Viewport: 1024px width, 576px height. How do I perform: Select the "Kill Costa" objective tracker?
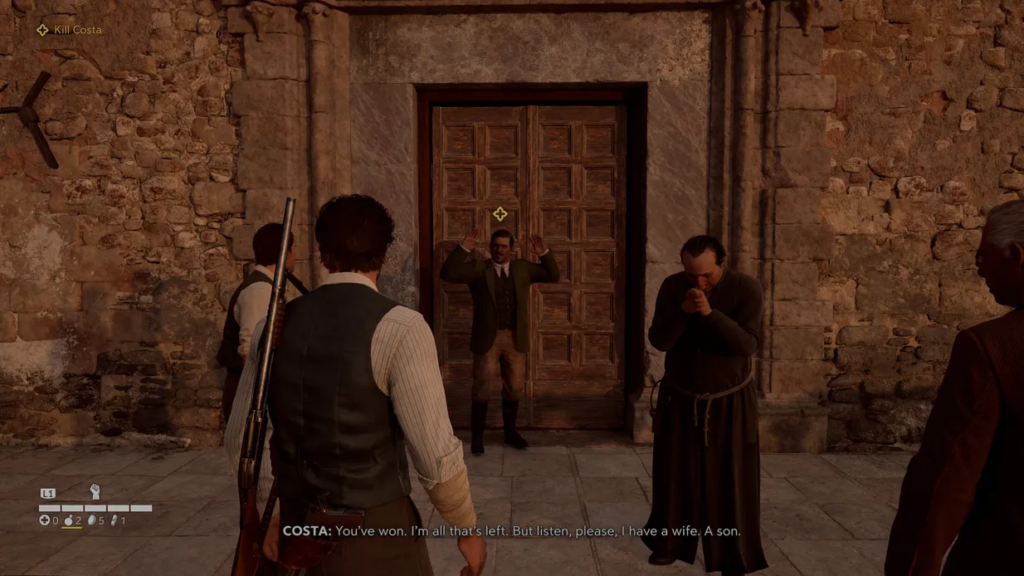click(70, 30)
